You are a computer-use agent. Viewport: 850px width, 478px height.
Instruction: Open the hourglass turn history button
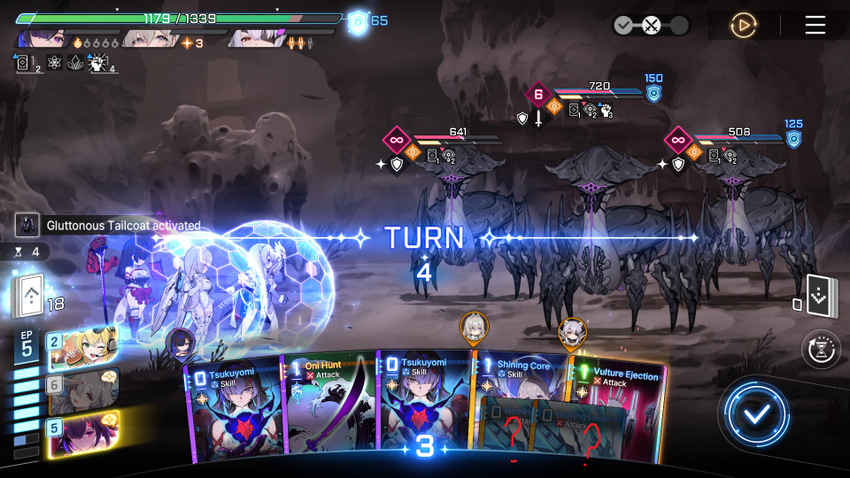click(821, 349)
